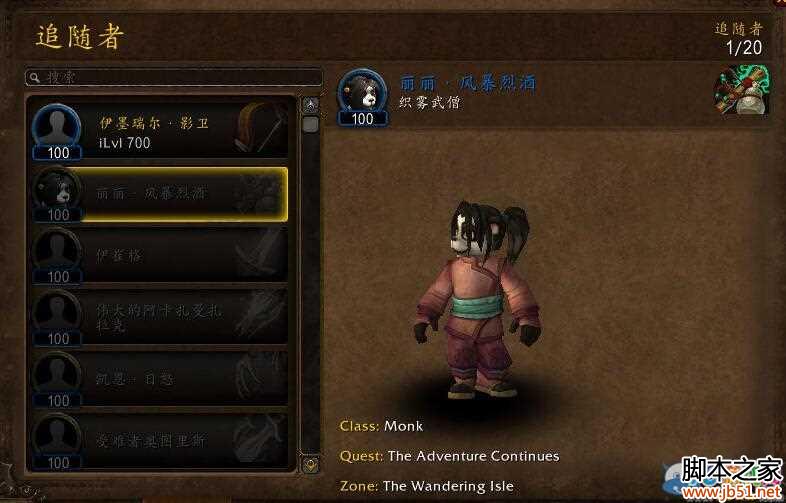Pick follower 凯恩·日怒 in the list
786x503 pixels.
pyautogui.click(x=160, y=379)
